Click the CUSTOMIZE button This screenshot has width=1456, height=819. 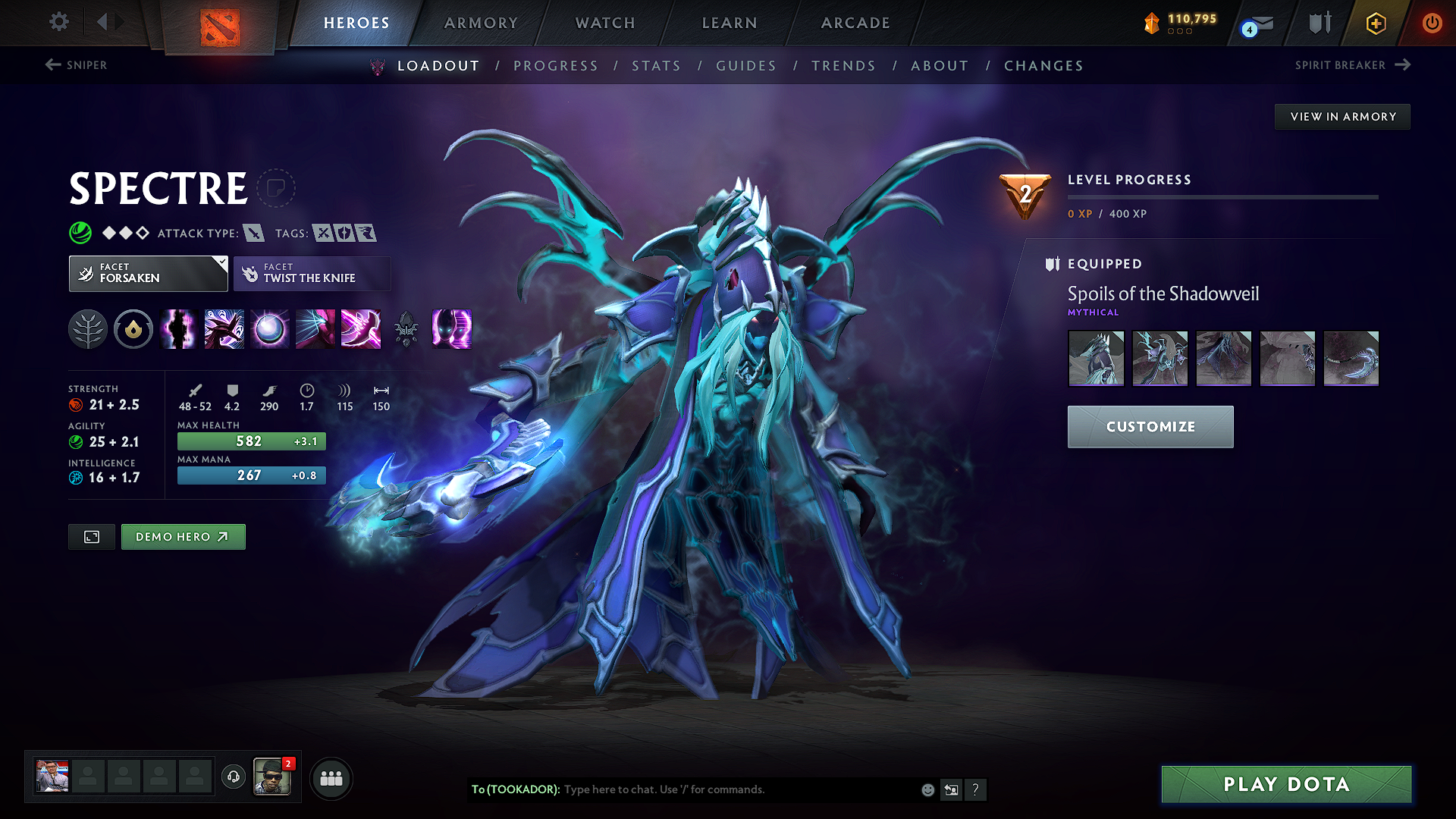(x=1150, y=426)
